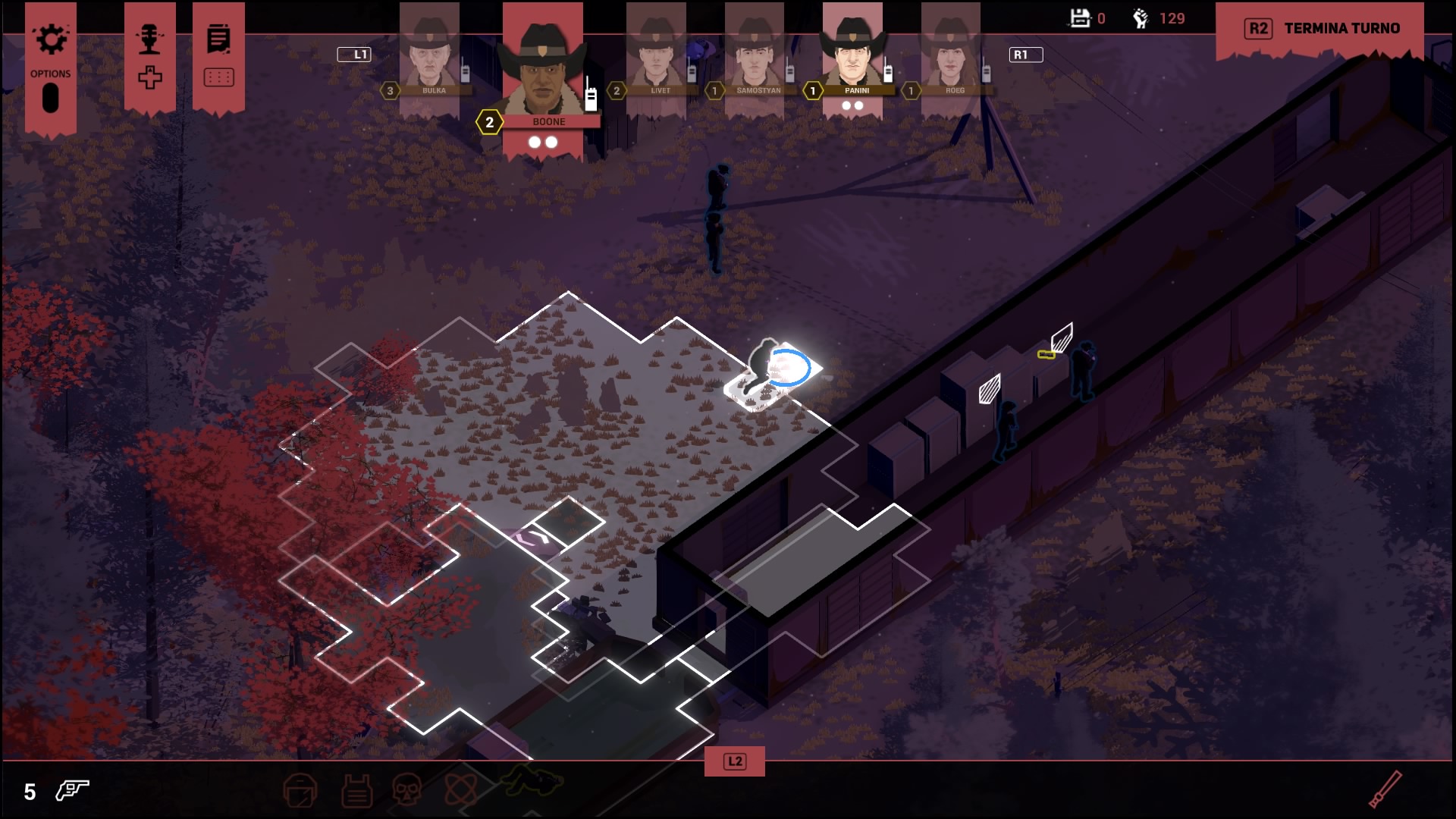1456x819 pixels.
Task: End the turn with Termina Turno
Action: [1322, 29]
